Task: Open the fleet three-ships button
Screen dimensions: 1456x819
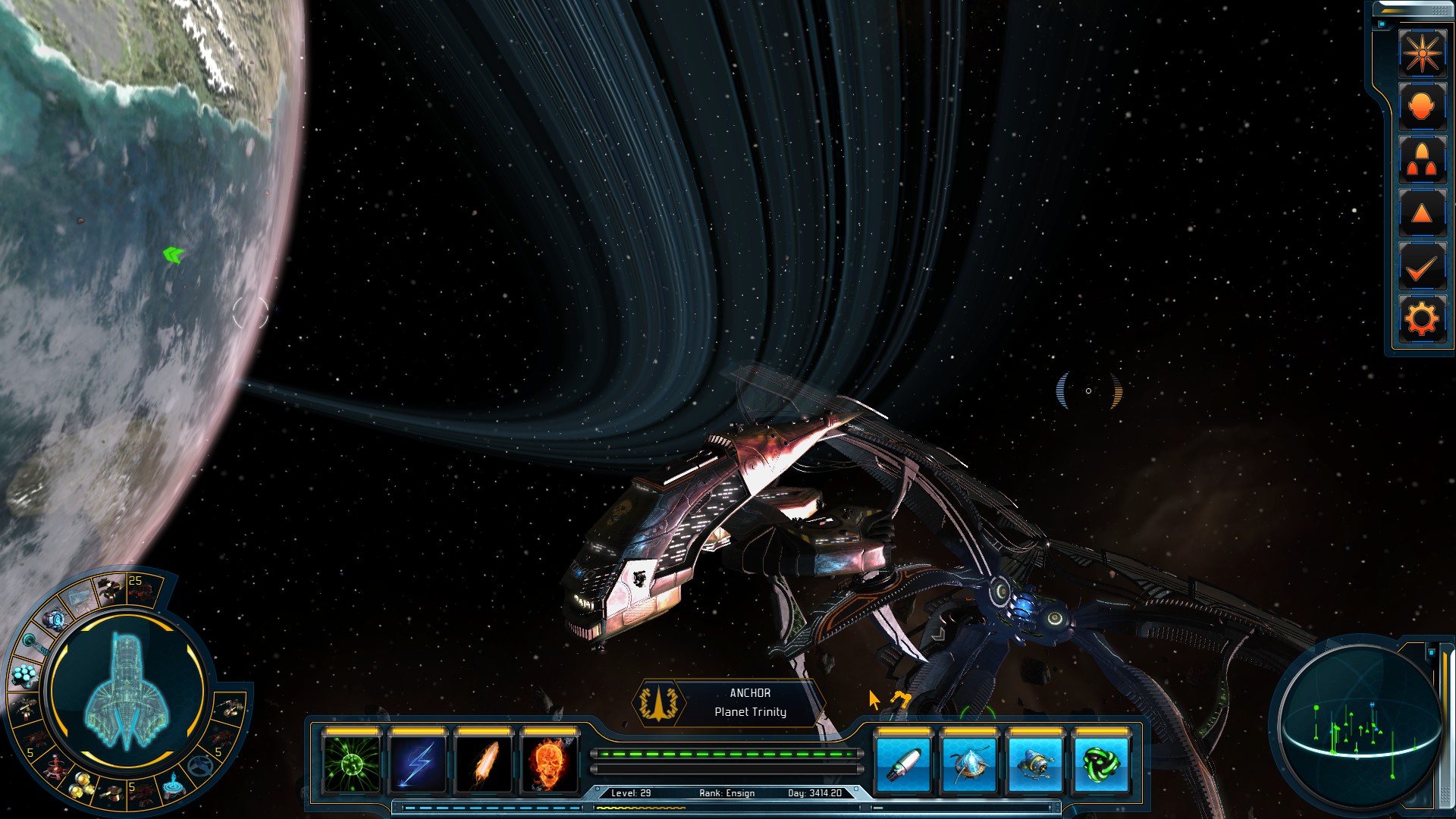Action: [1422, 160]
